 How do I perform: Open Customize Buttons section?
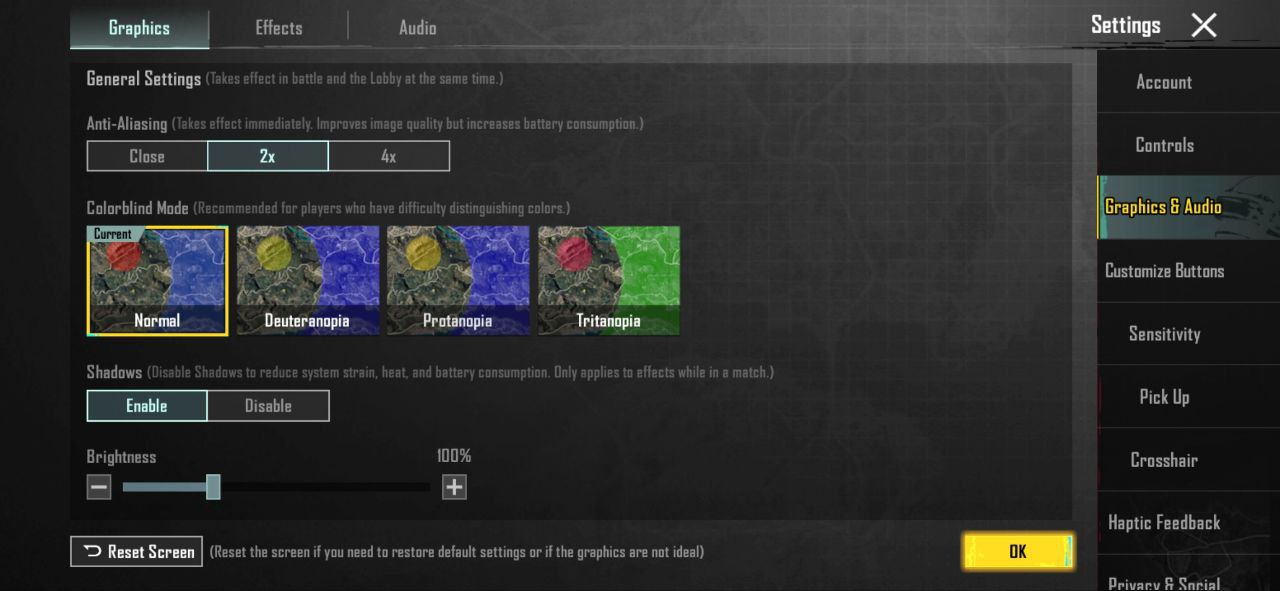click(x=1164, y=271)
